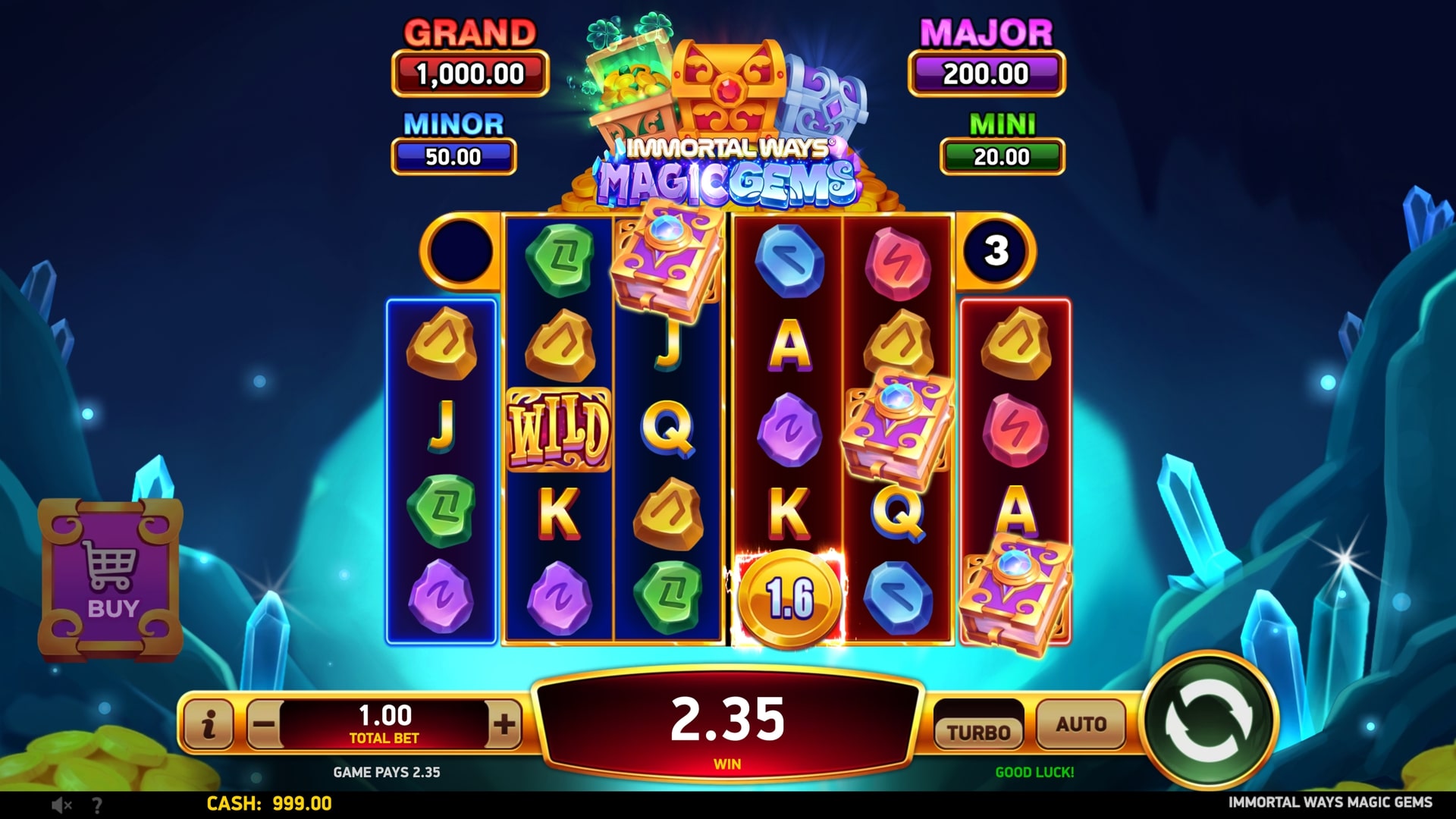Enable TURBO spin mode
Screen dimensions: 1456x819
point(979,730)
